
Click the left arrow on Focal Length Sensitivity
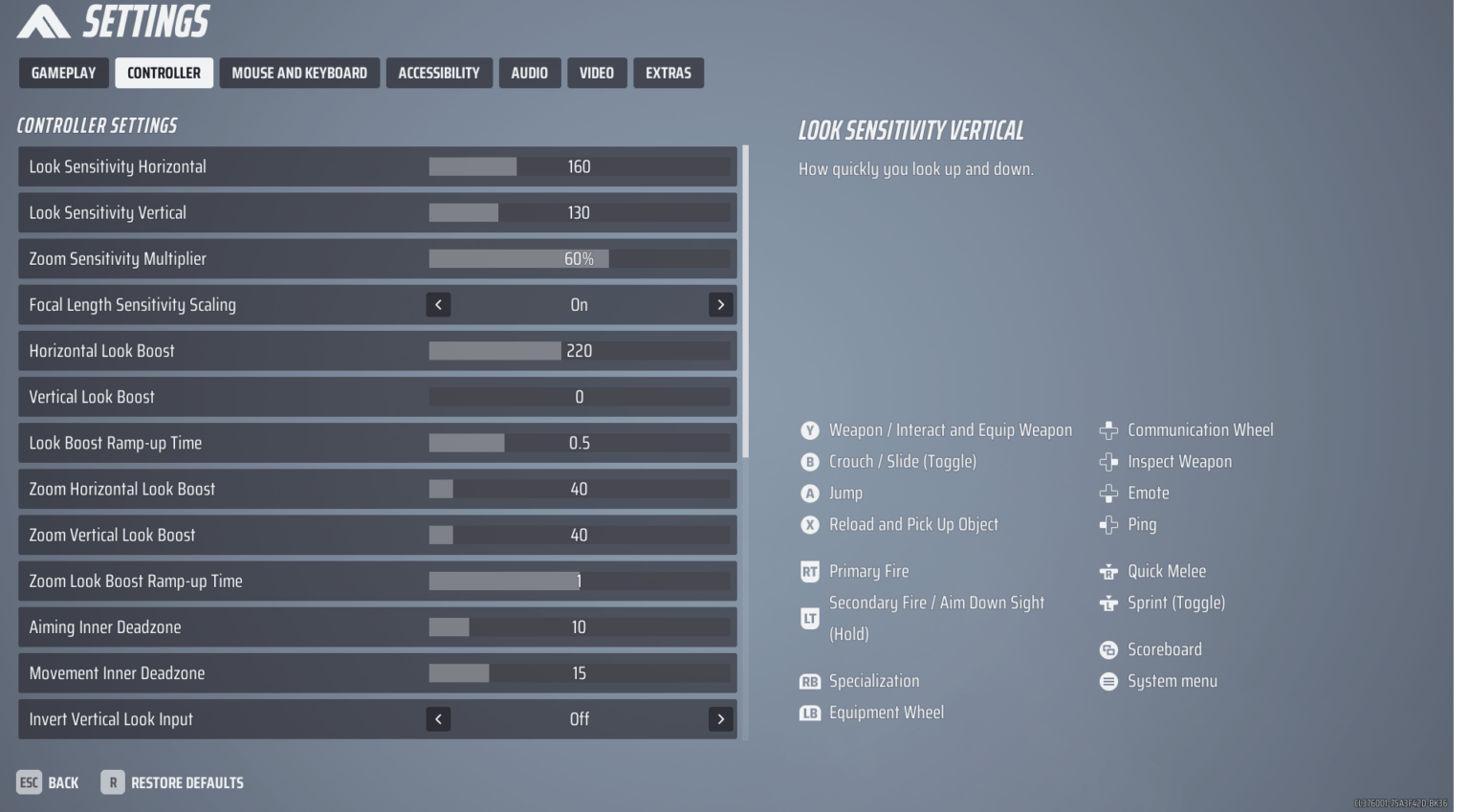[439, 304]
